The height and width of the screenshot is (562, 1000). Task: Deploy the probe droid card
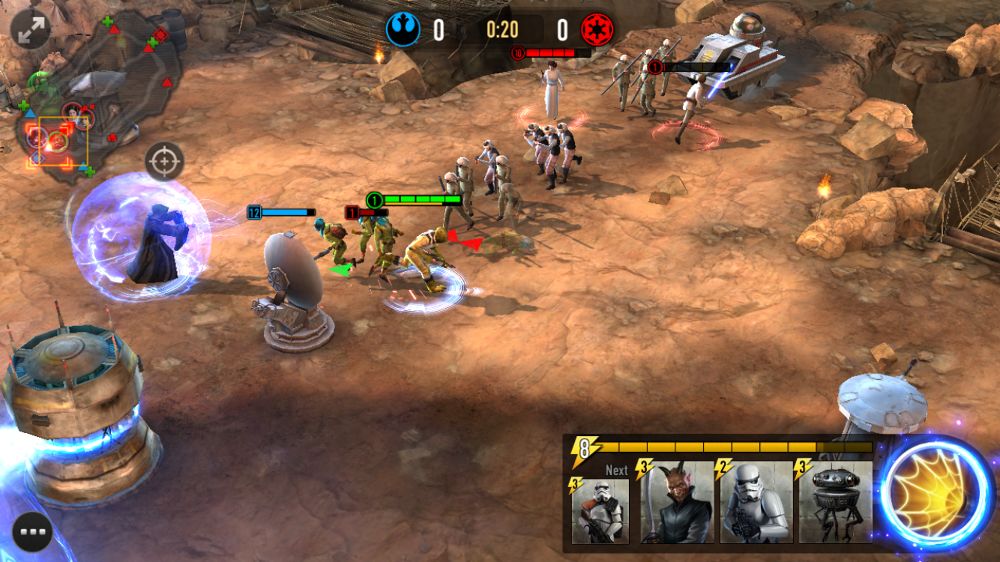[834, 502]
